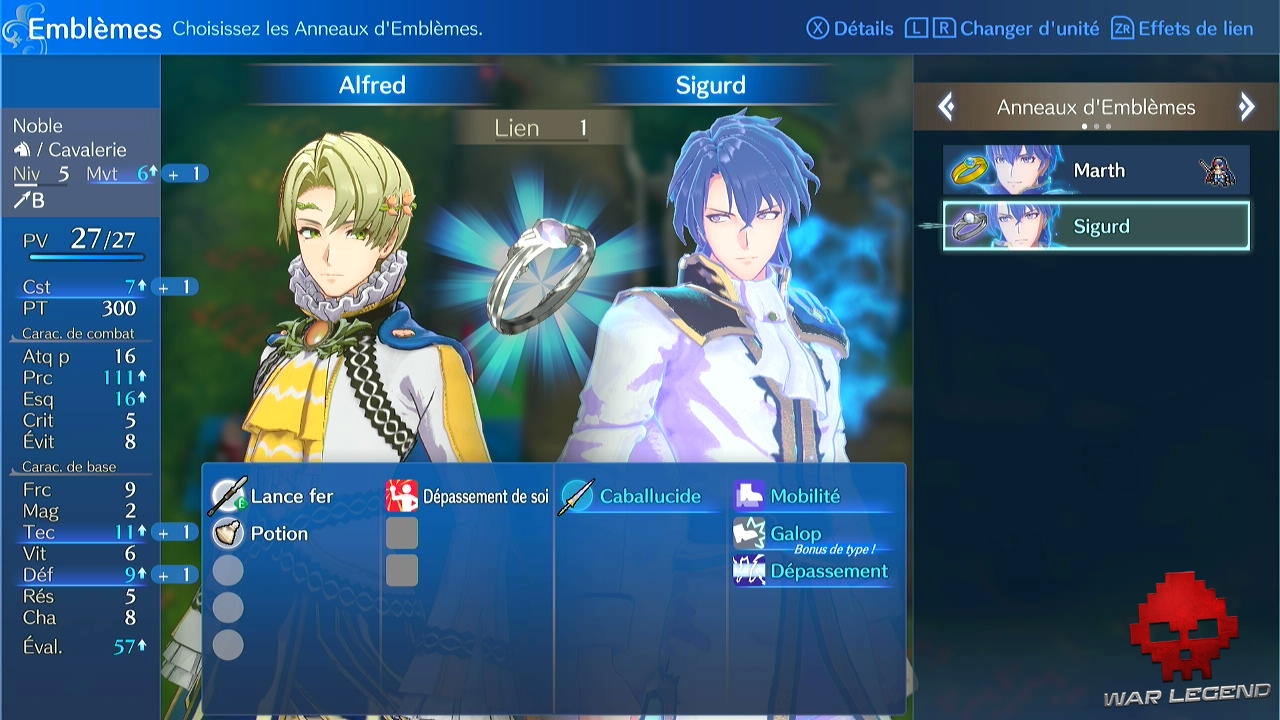Open the next emblem page with right chevron
Screen dimensions: 1280x720
[x=1246, y=106]
